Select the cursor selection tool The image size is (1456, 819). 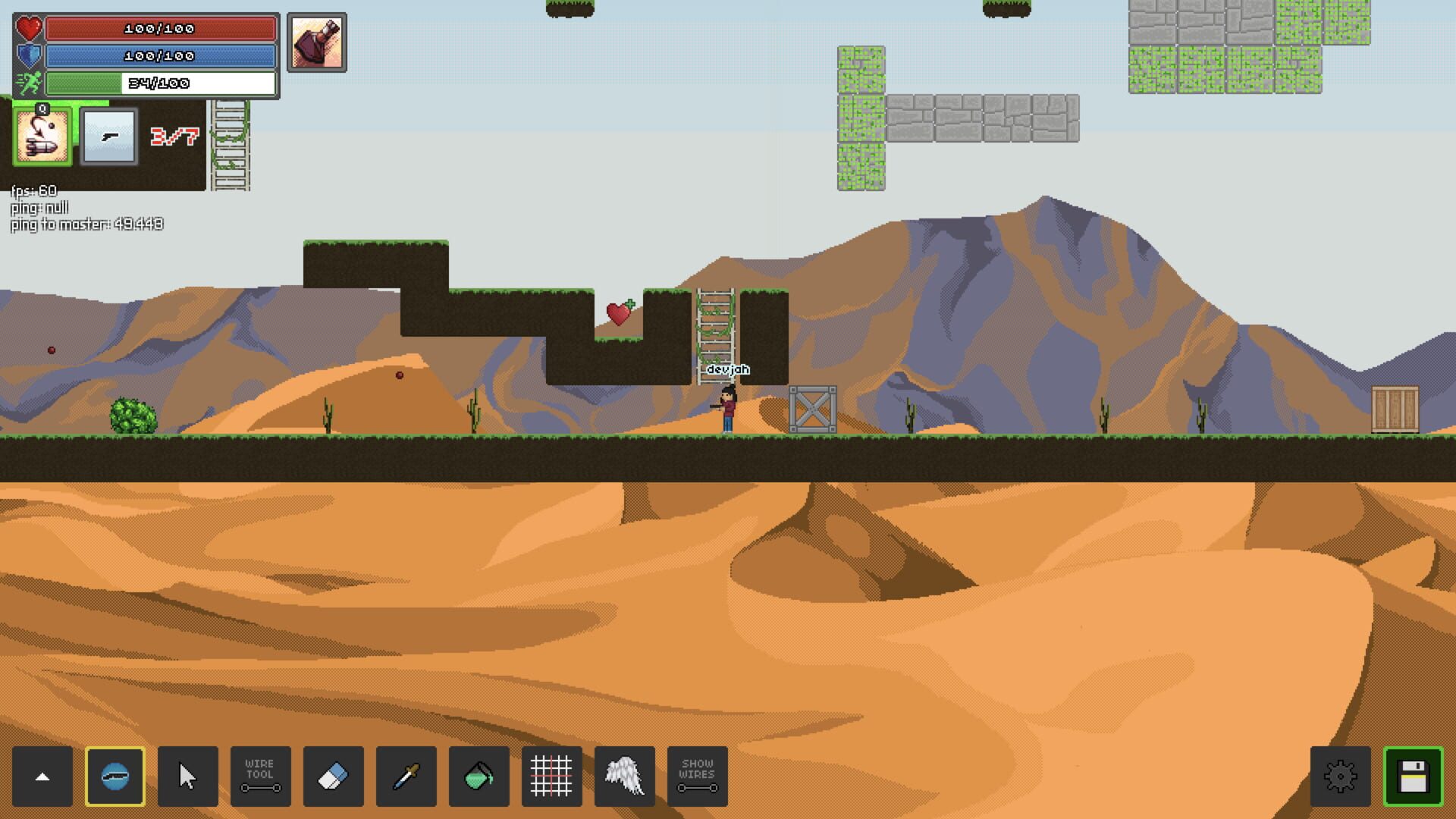click(188, 776)
